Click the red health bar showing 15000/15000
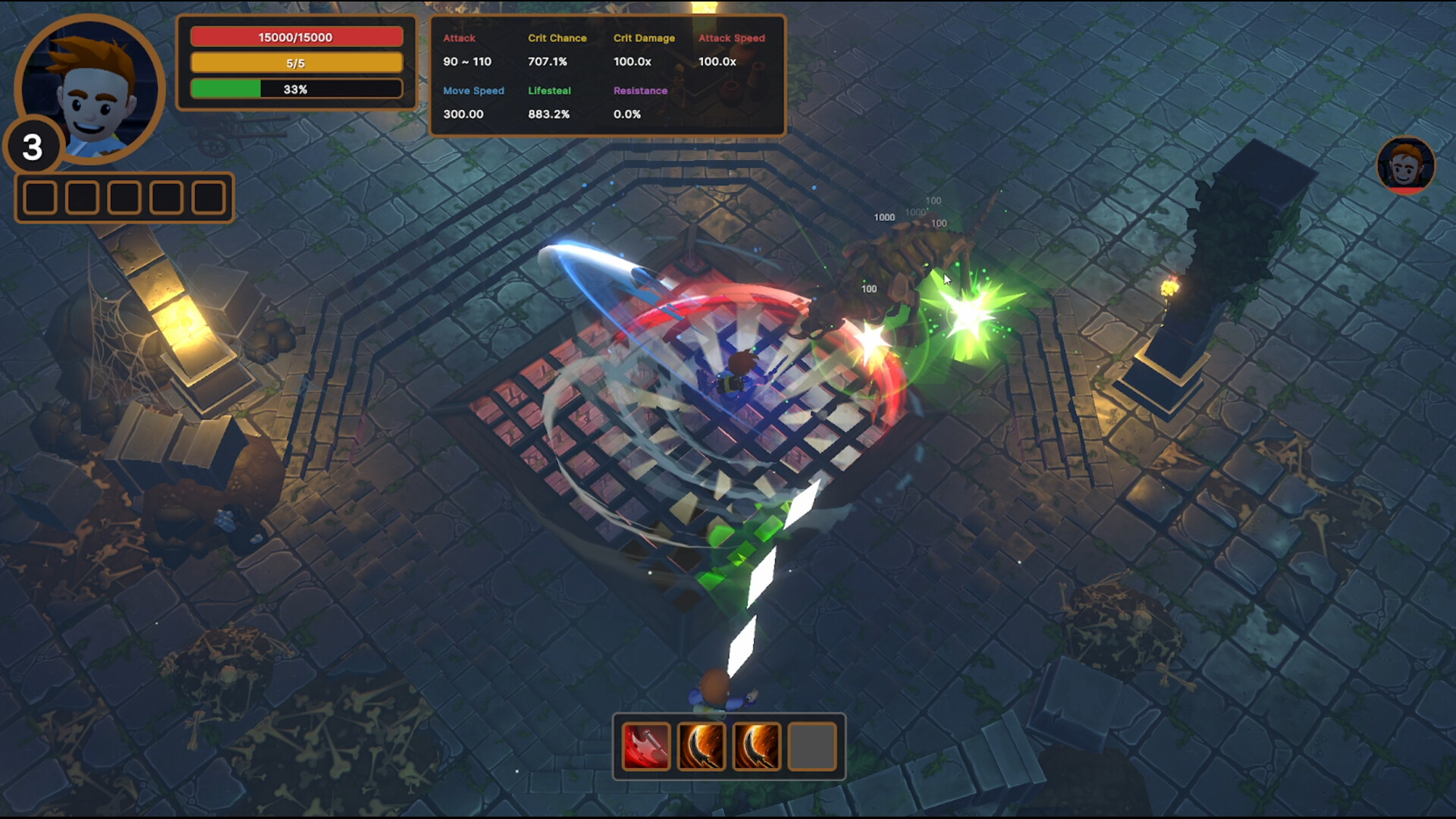1456x819 pixels. [296, 36]
